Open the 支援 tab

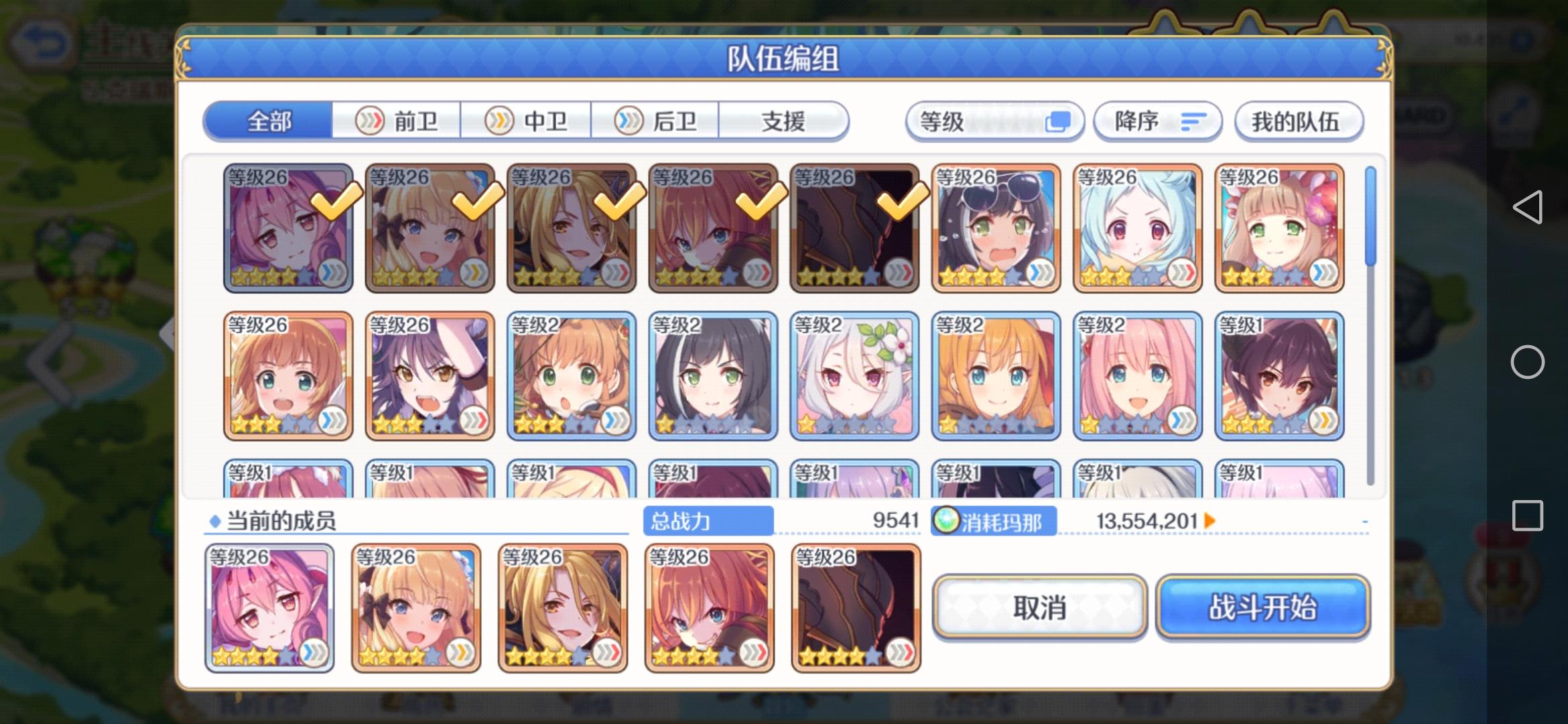click(785, 121)
